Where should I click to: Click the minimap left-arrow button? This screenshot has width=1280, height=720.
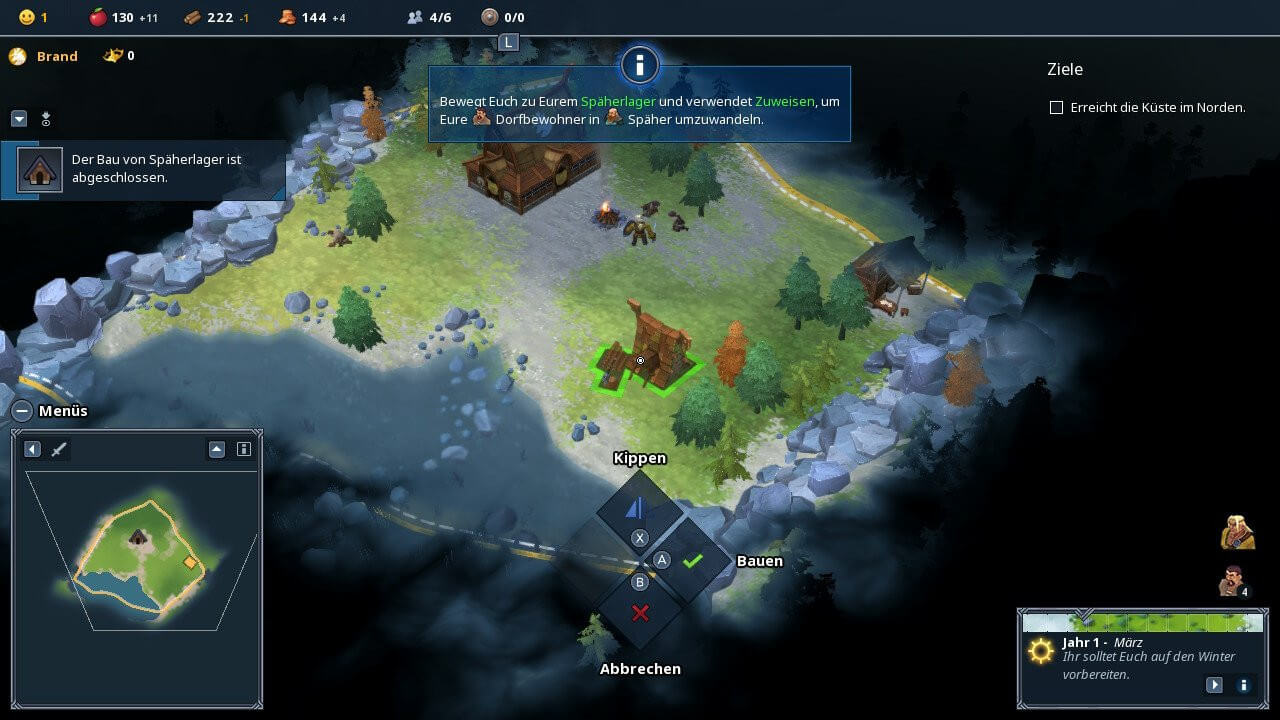[32, 450]
